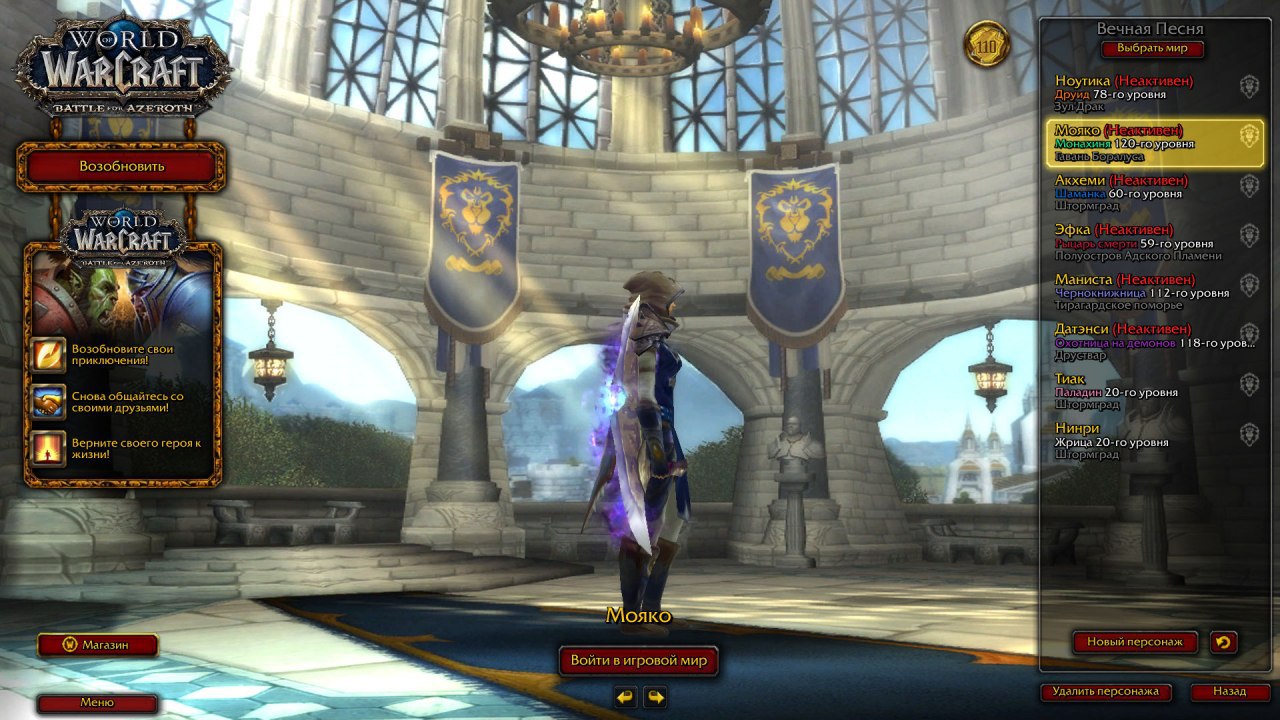The width and height of the screenshot is (1280, 720).
Task: Select character Датэнси the demon hunter
Action: pyautogui.click(x=1150, y=341)
